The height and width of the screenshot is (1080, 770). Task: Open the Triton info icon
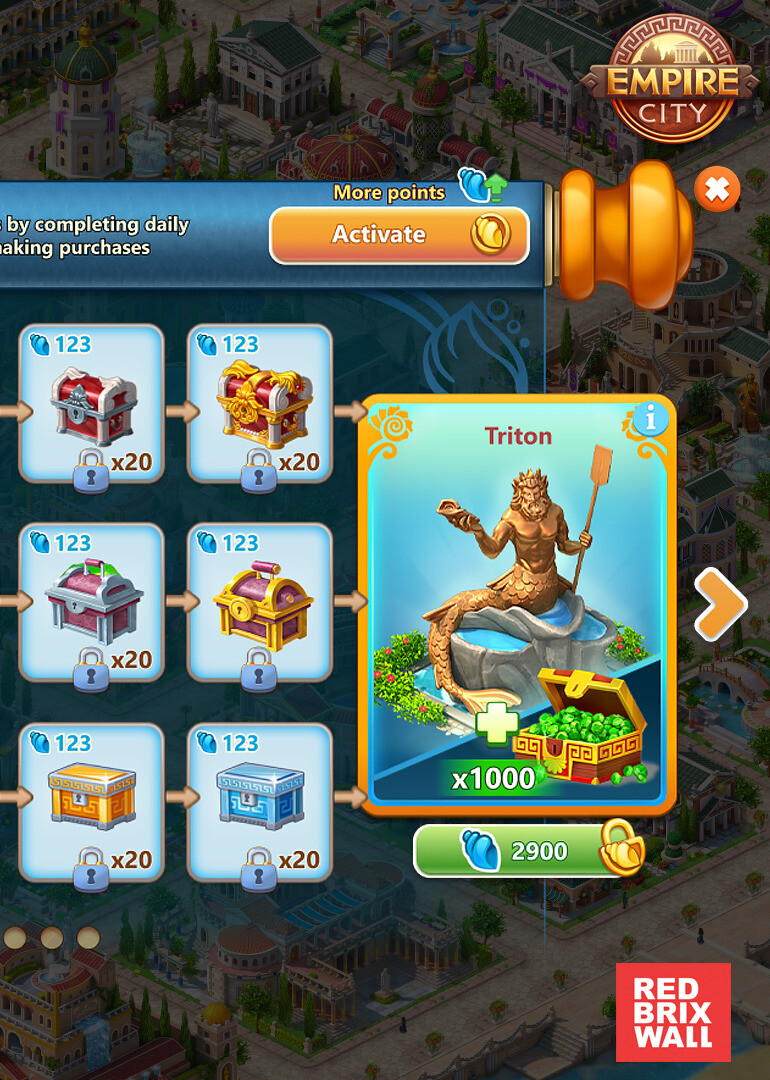(x=650, y=420)
